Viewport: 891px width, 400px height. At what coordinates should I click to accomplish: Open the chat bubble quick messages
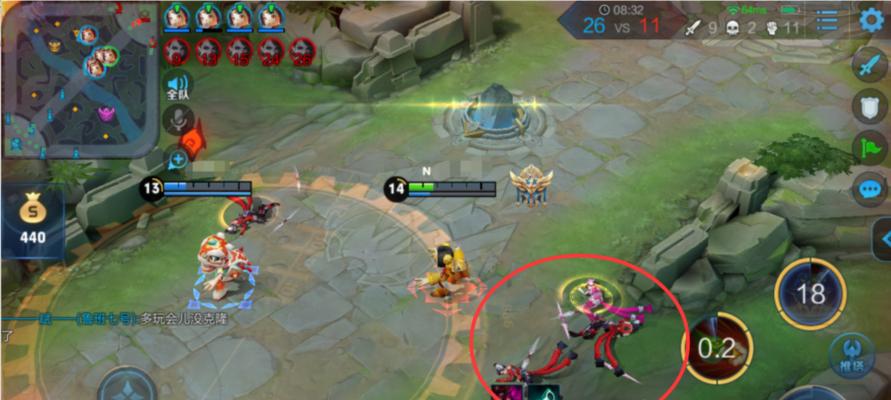[868, 188]
